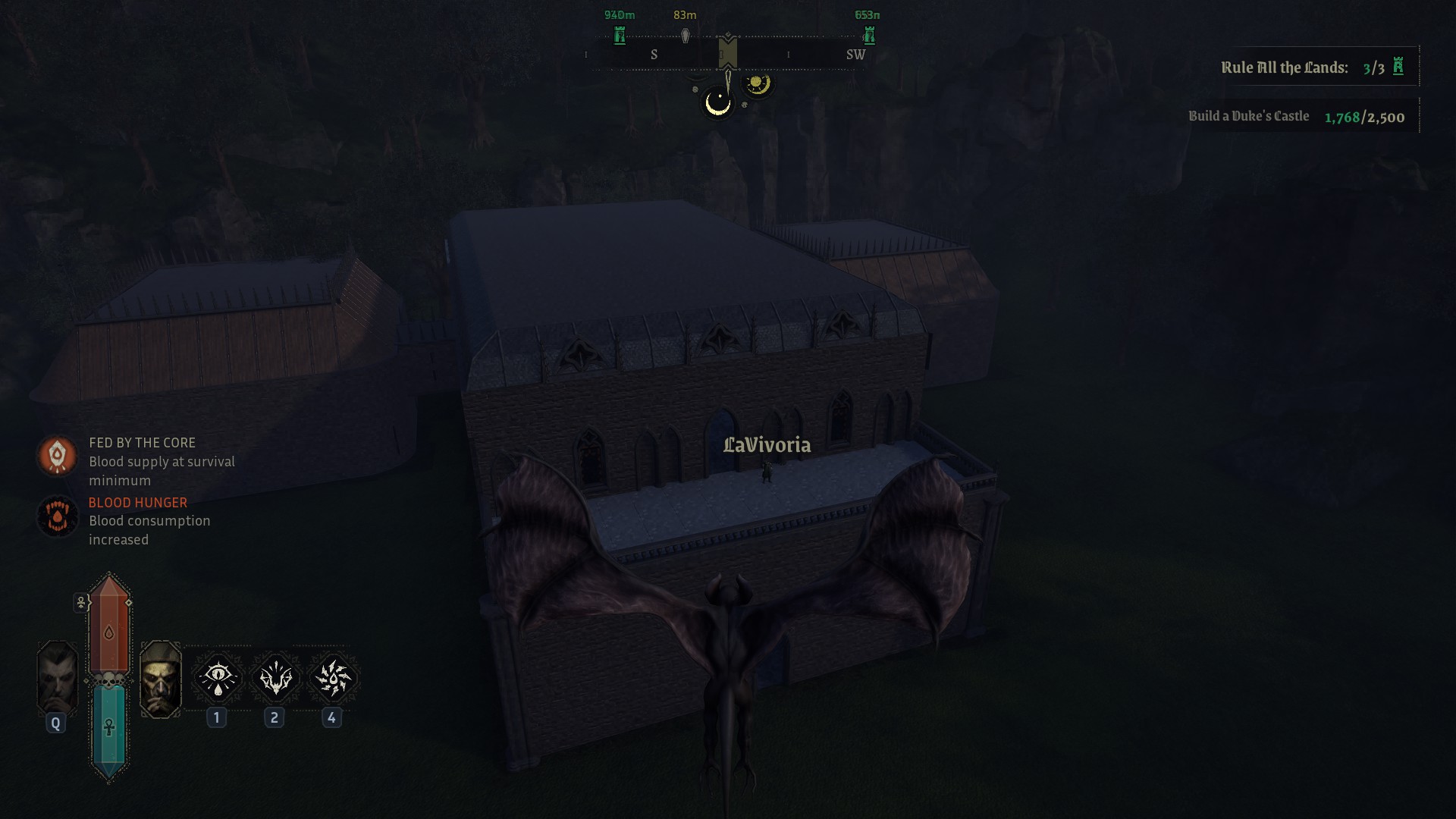This screenshot has width=1456, height=819.
Task: Select the Build a Duke's Castle objective
Action: coord(1296,117)
